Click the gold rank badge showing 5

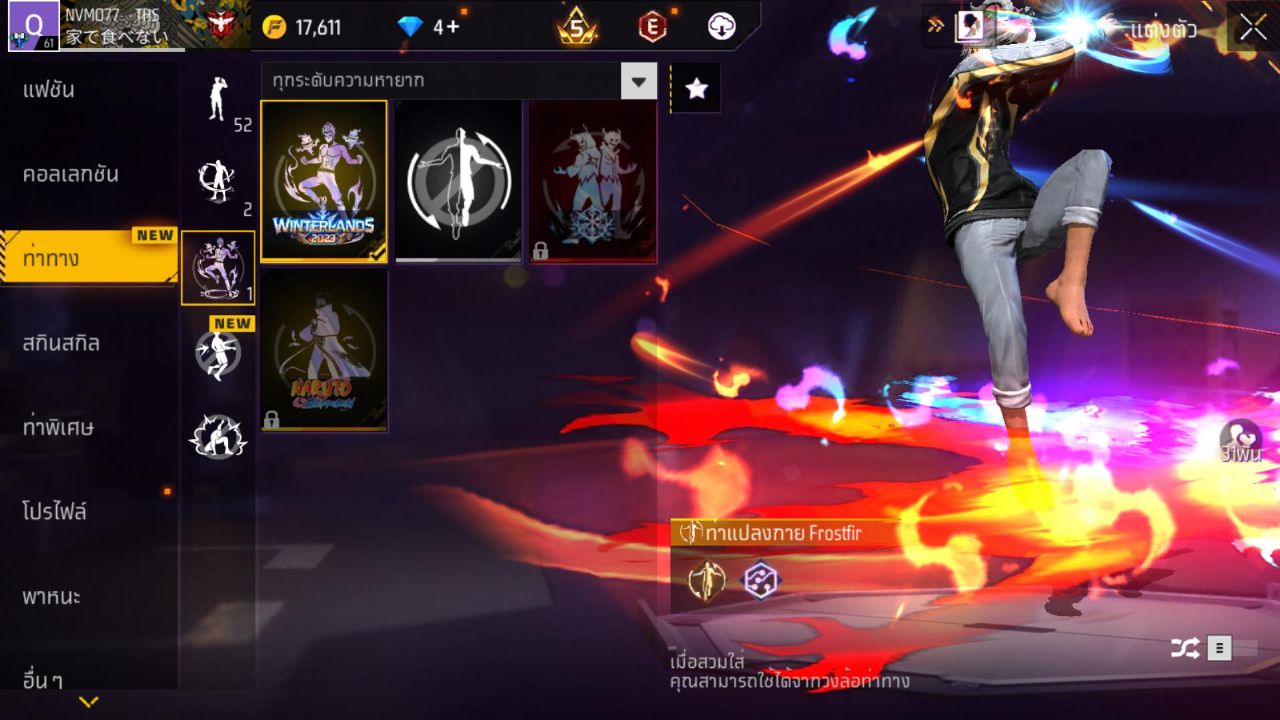tap(574, 27)
